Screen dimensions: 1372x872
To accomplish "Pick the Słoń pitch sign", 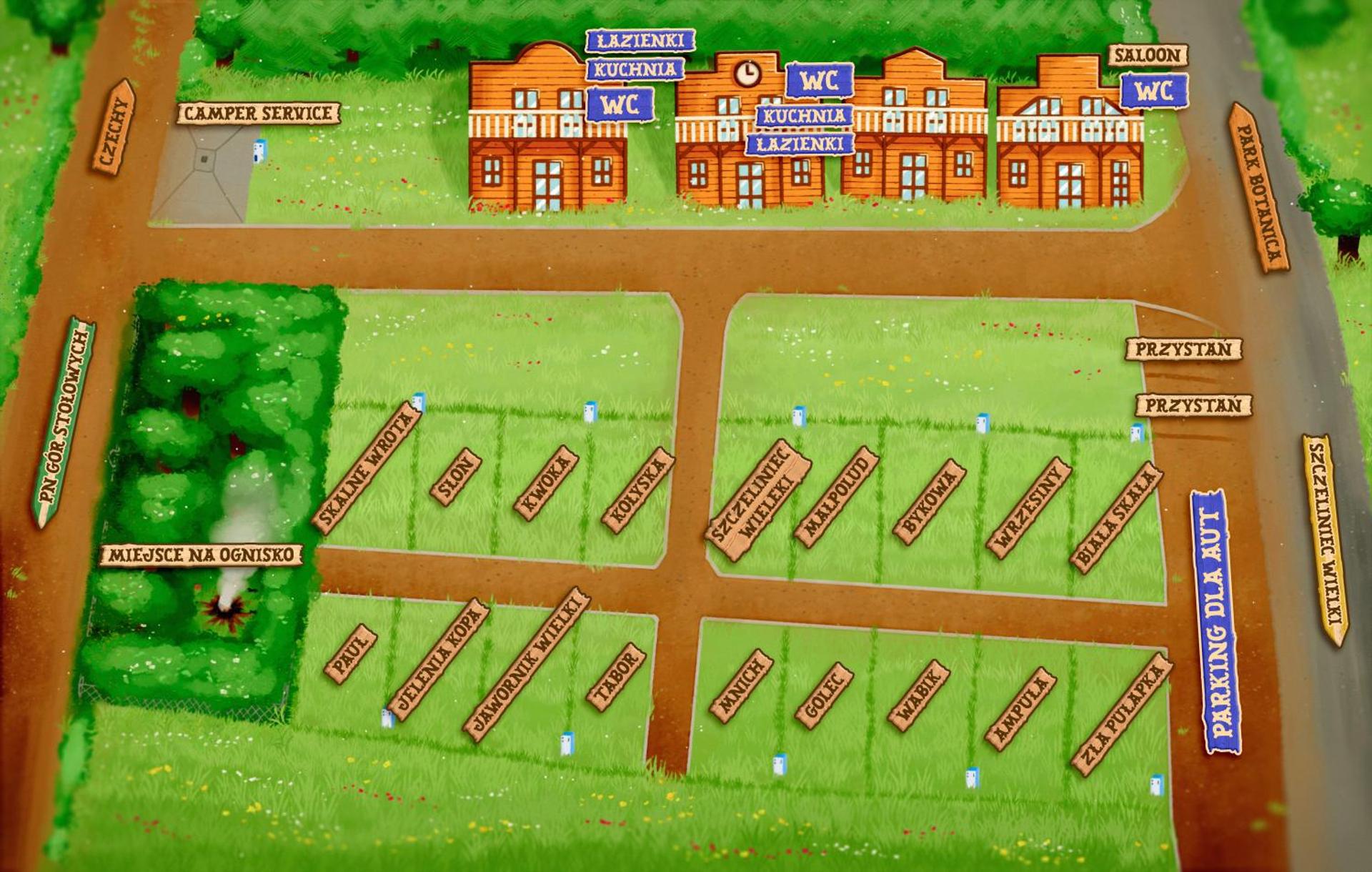I will point(455,477).
